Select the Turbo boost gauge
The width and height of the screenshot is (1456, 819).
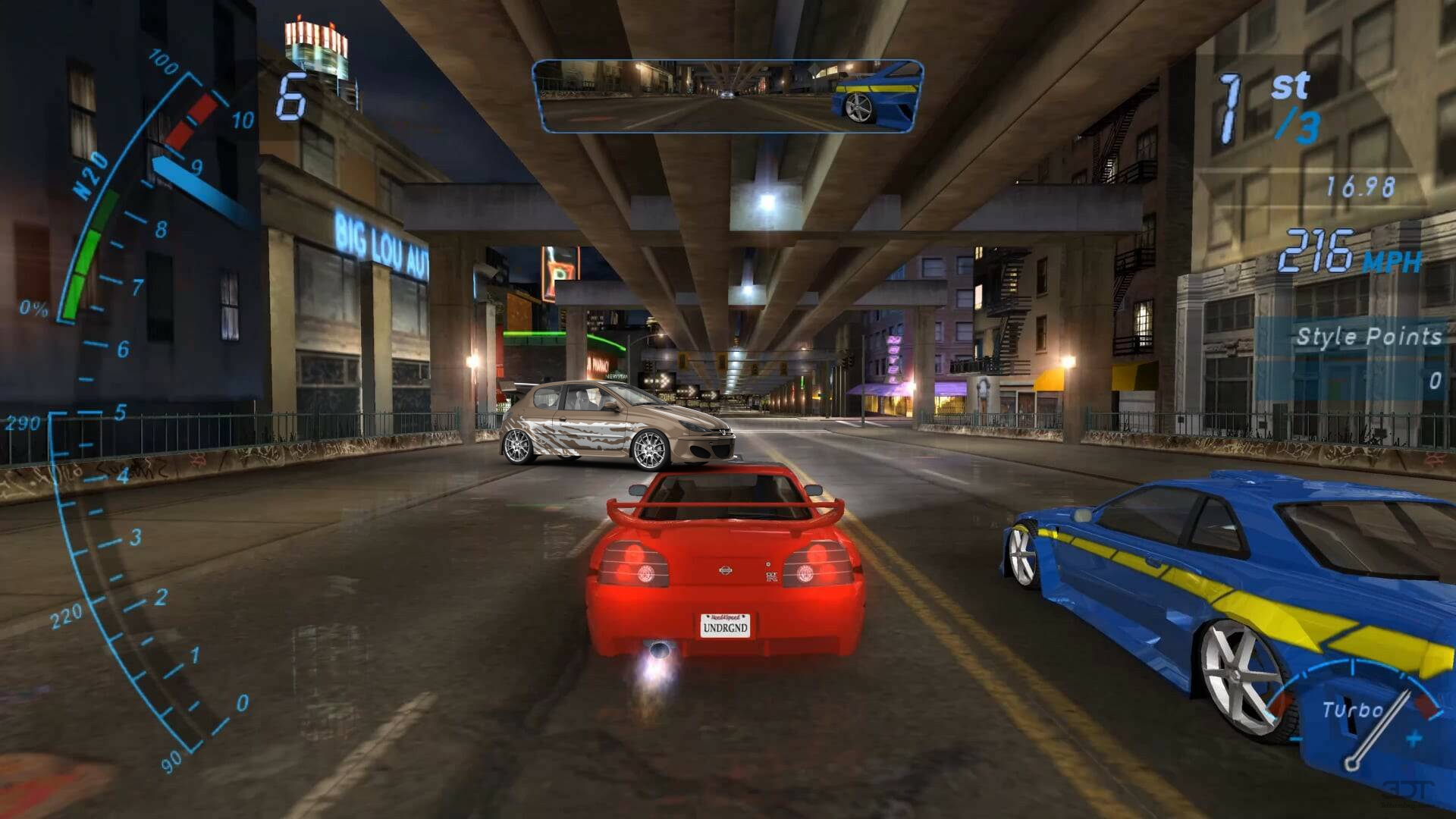pos(1357,717)
